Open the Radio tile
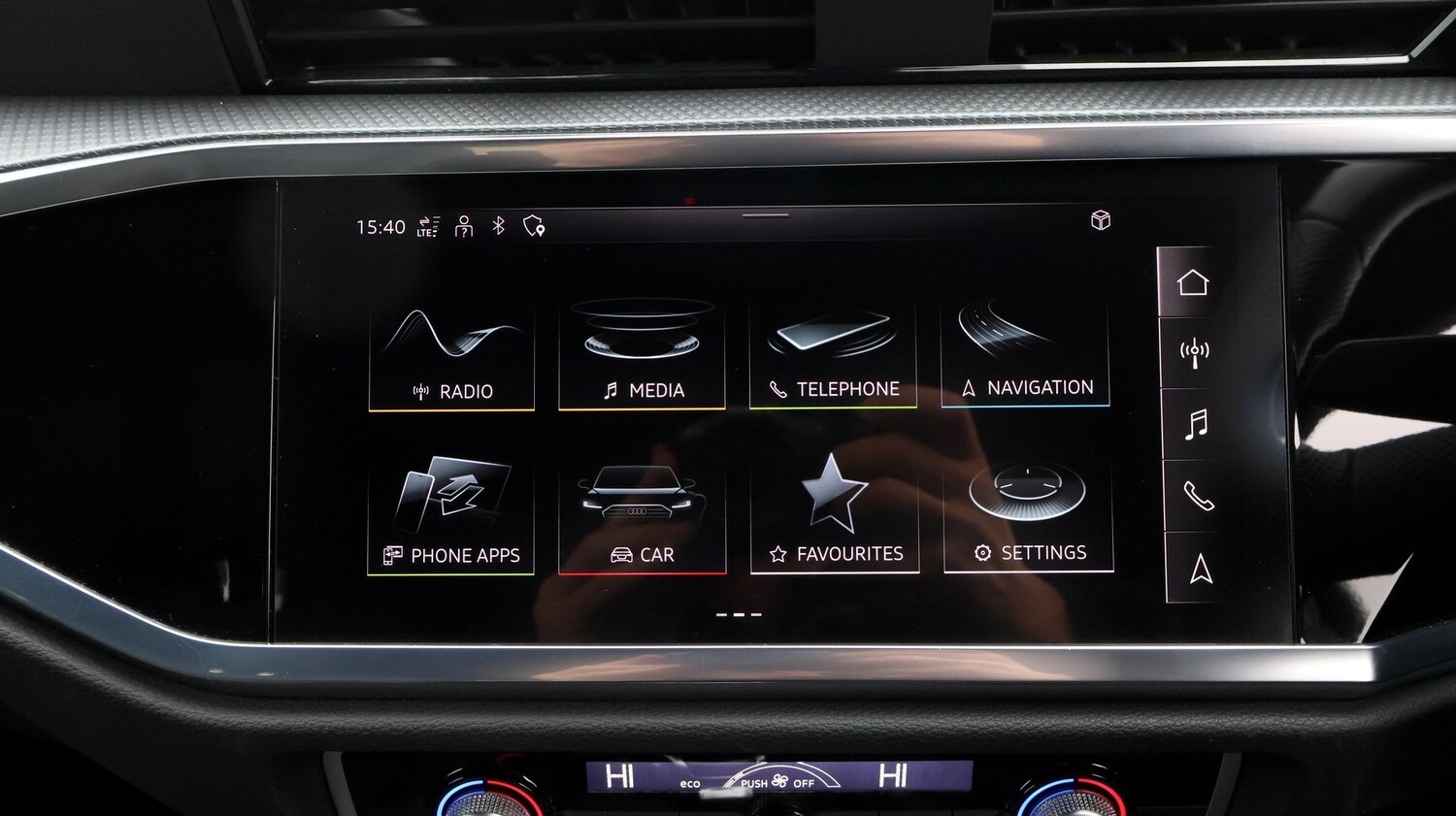The width and height of the screenshot is (1456, 816). pos(451,357)
